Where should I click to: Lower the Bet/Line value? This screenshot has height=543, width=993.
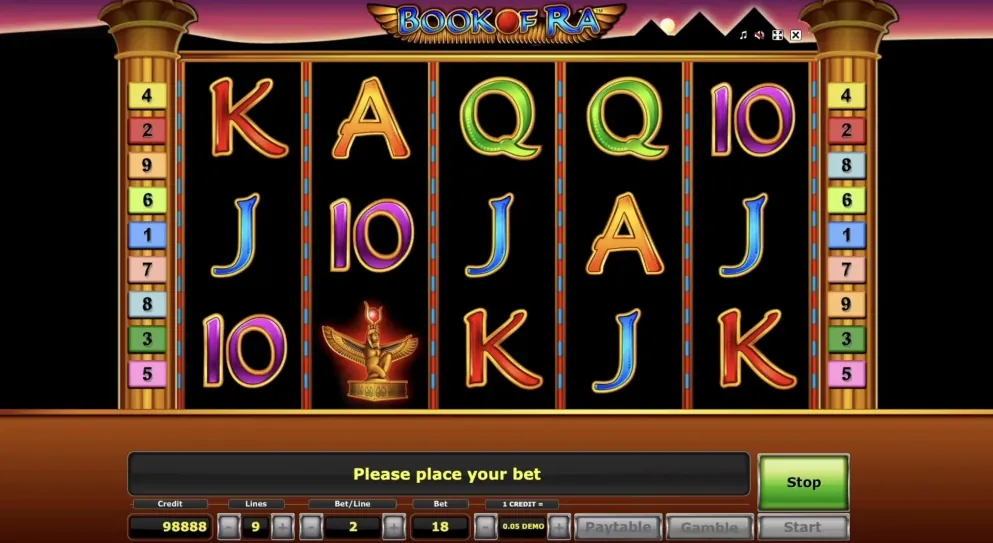[311, 527]
